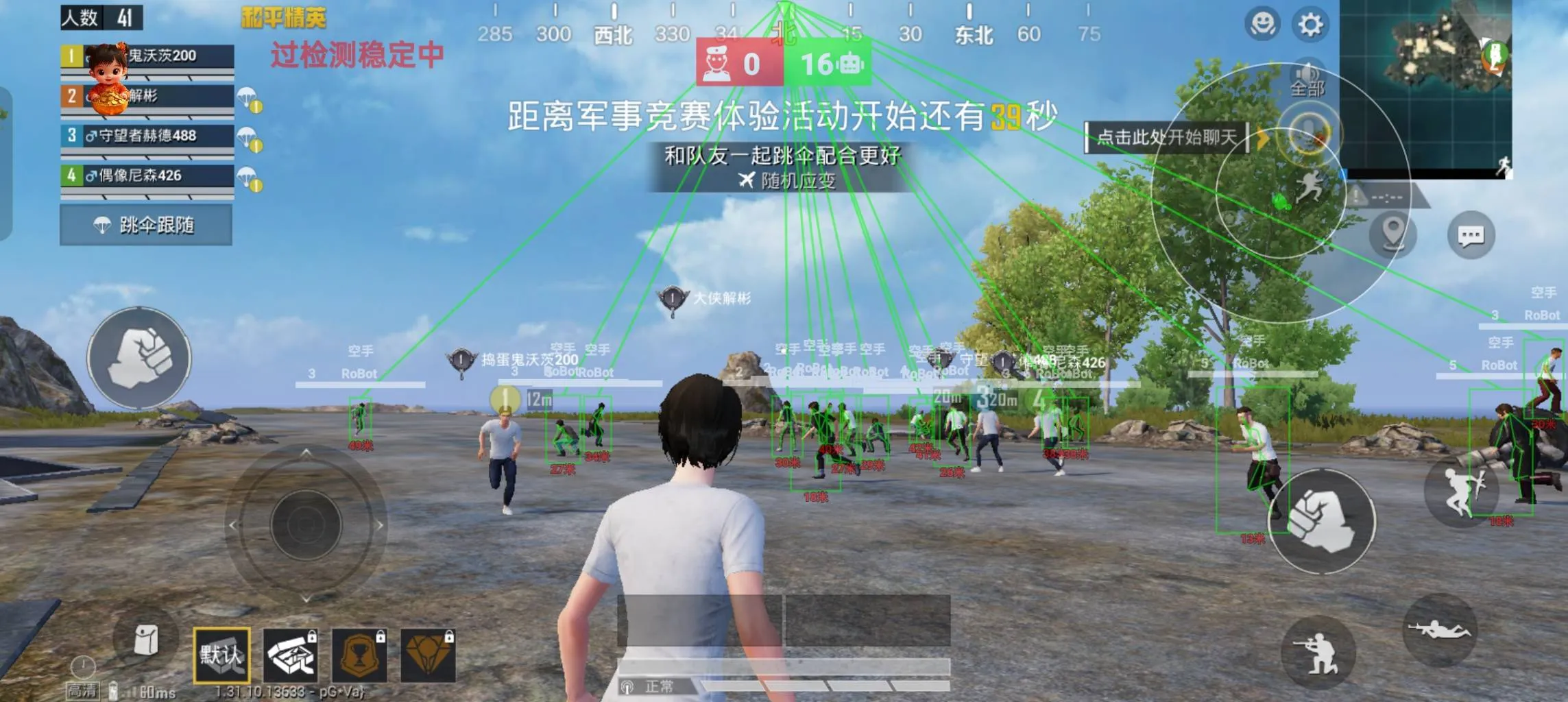
Task: Open the yellow chevron next to chat prompt
Action: point(1264,137)
